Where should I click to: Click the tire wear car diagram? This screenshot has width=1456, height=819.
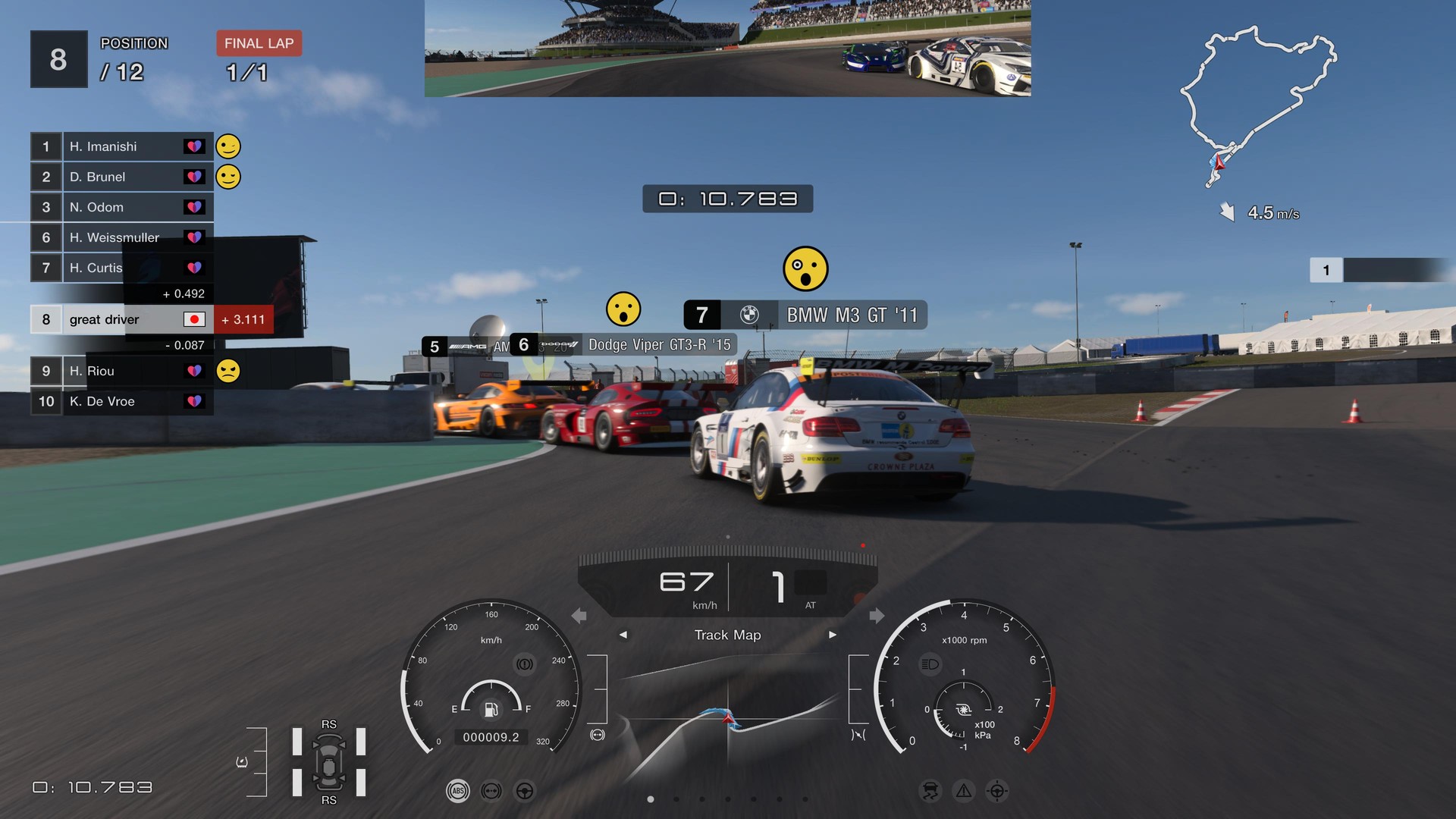[x=329, y=762]
